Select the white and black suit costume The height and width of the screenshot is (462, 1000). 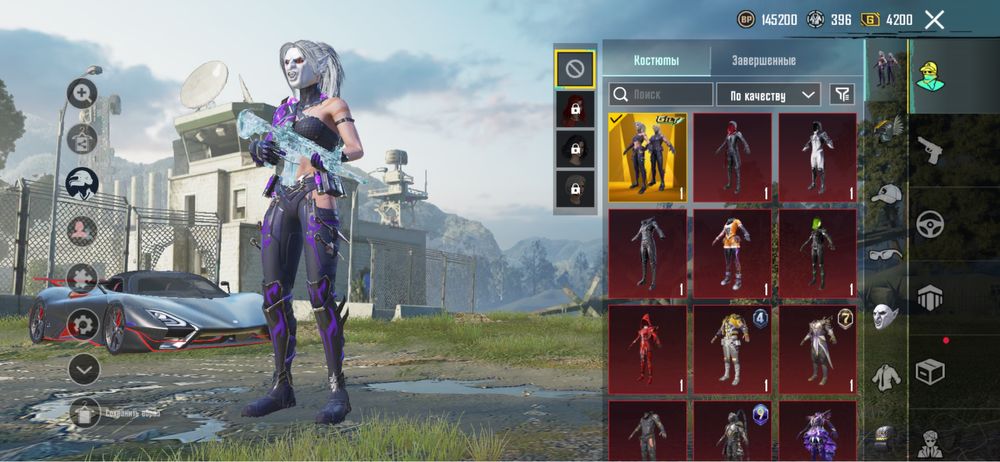(x=817, y=157)
